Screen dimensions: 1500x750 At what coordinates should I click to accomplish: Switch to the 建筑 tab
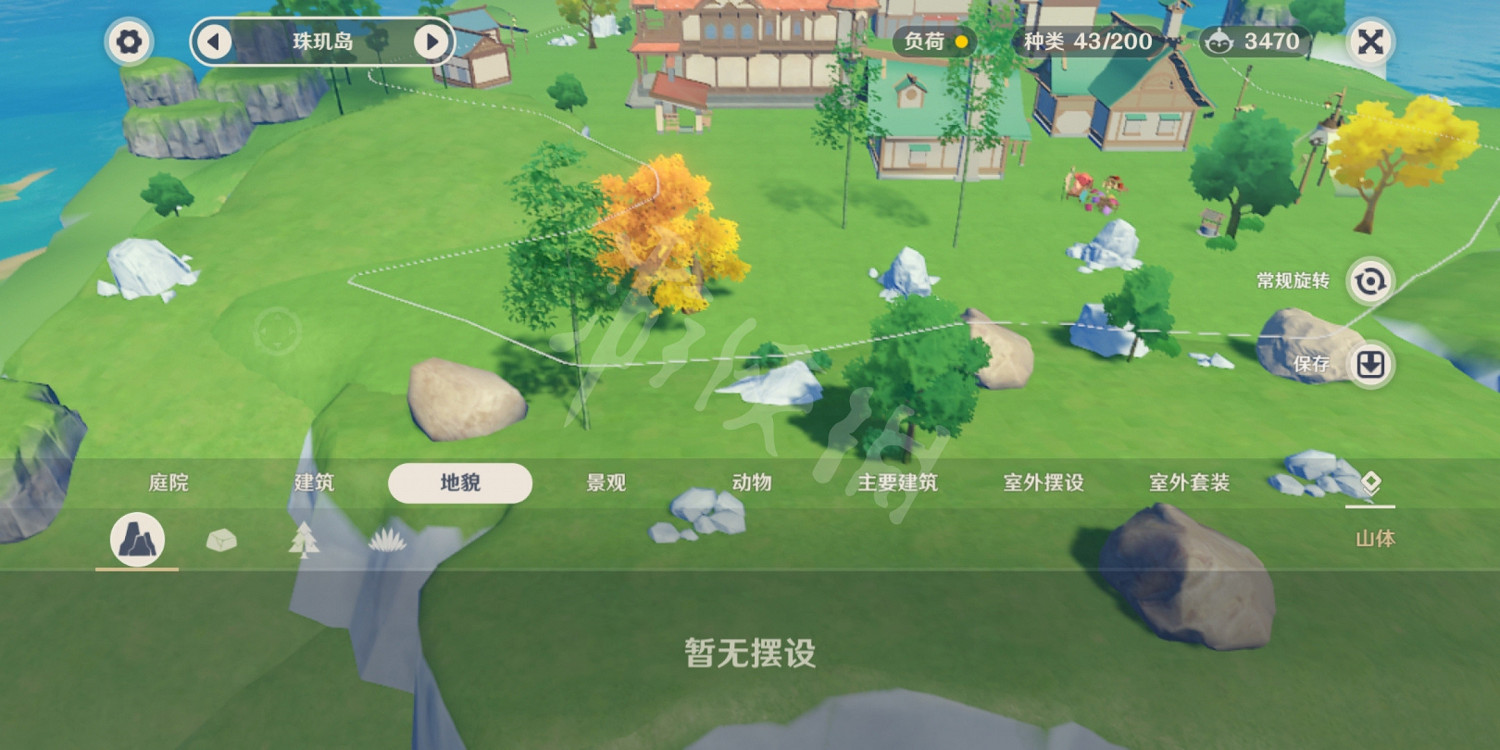coord(313,482)
